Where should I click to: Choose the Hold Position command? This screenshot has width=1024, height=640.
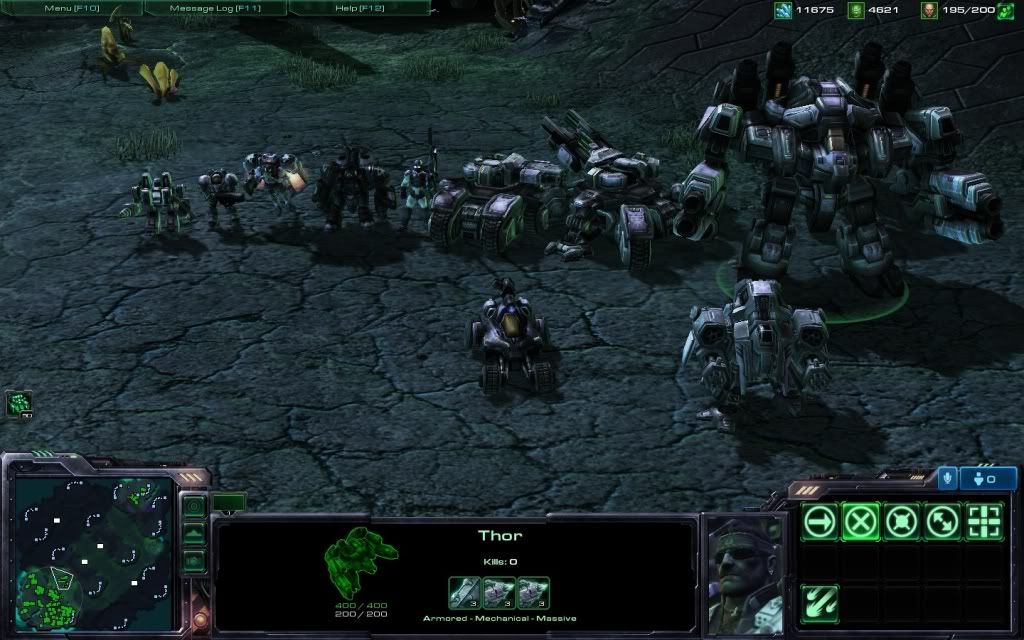pyautogui.click(x=901, y=522)
